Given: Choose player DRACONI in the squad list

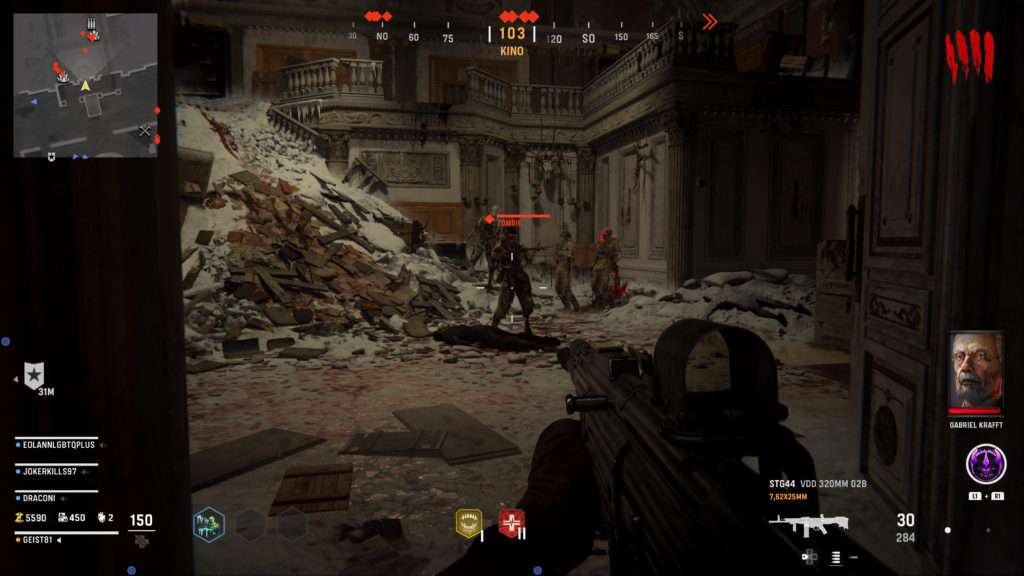Looking at the screenshot, I should coord(42,496).
